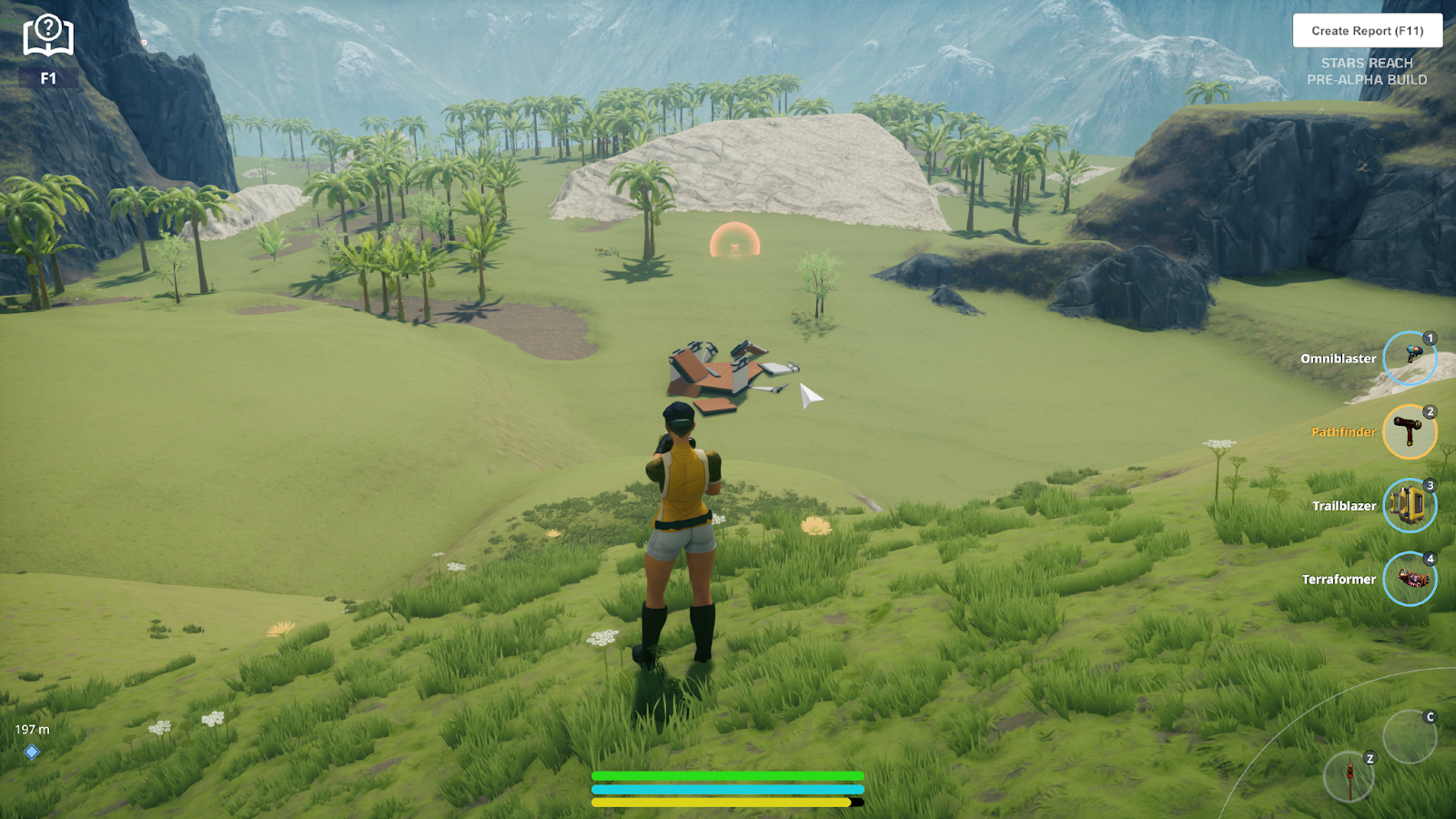Activate the Z slot with the red staff

point(1349,777)
